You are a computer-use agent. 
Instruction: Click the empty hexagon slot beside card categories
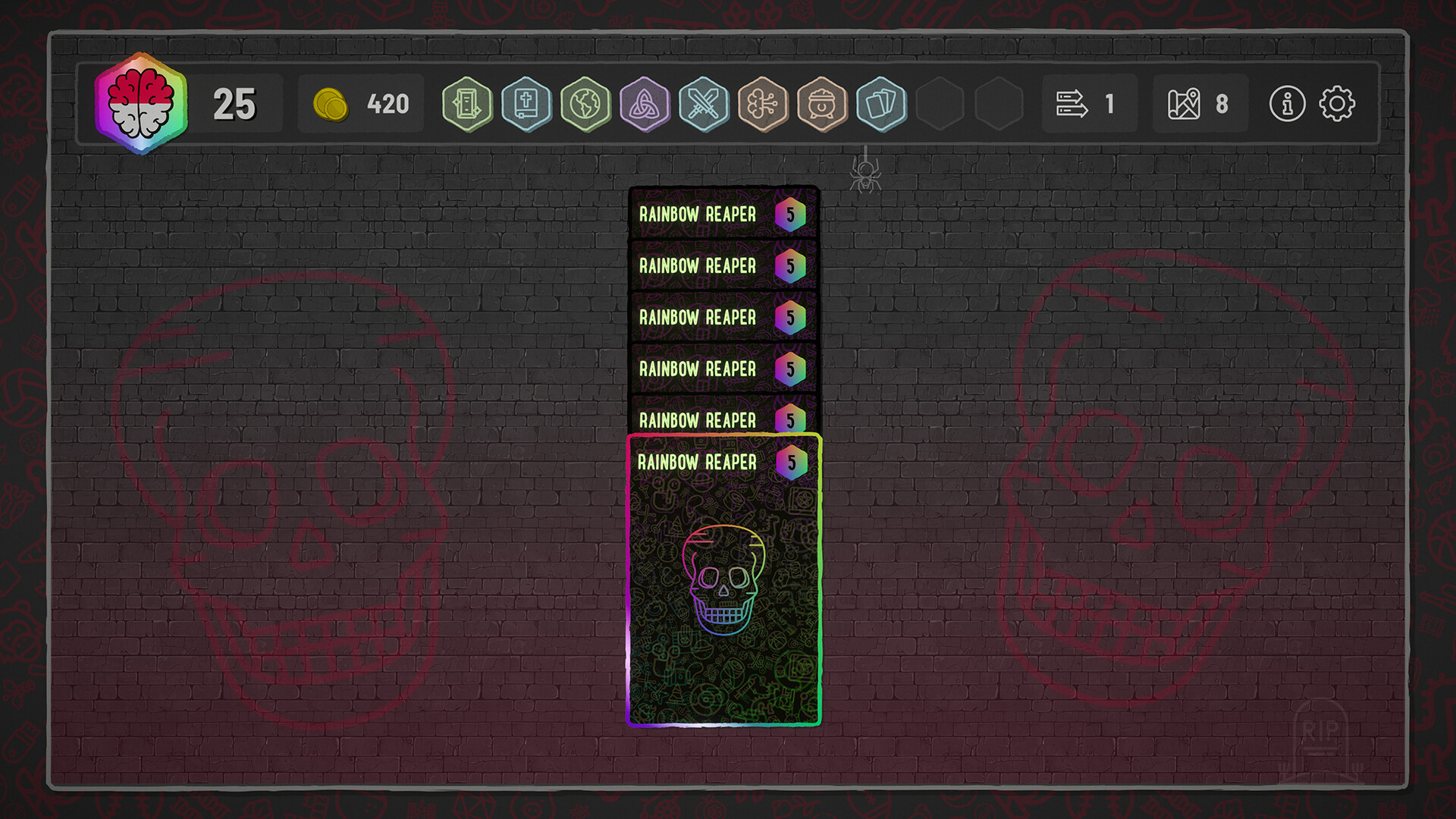coord(941,105)
